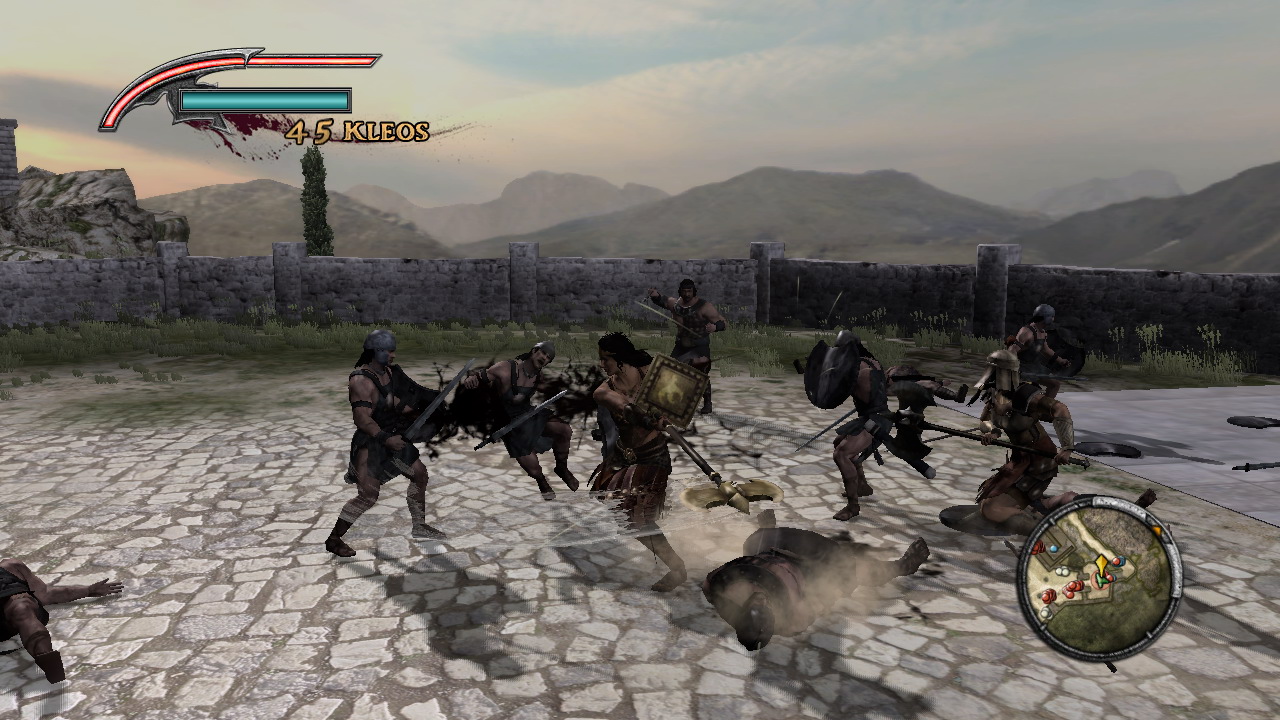Select the white pickup markers on the minimap
Viewport: 1280px width, 720px height.
click(x=1062, y=570)
